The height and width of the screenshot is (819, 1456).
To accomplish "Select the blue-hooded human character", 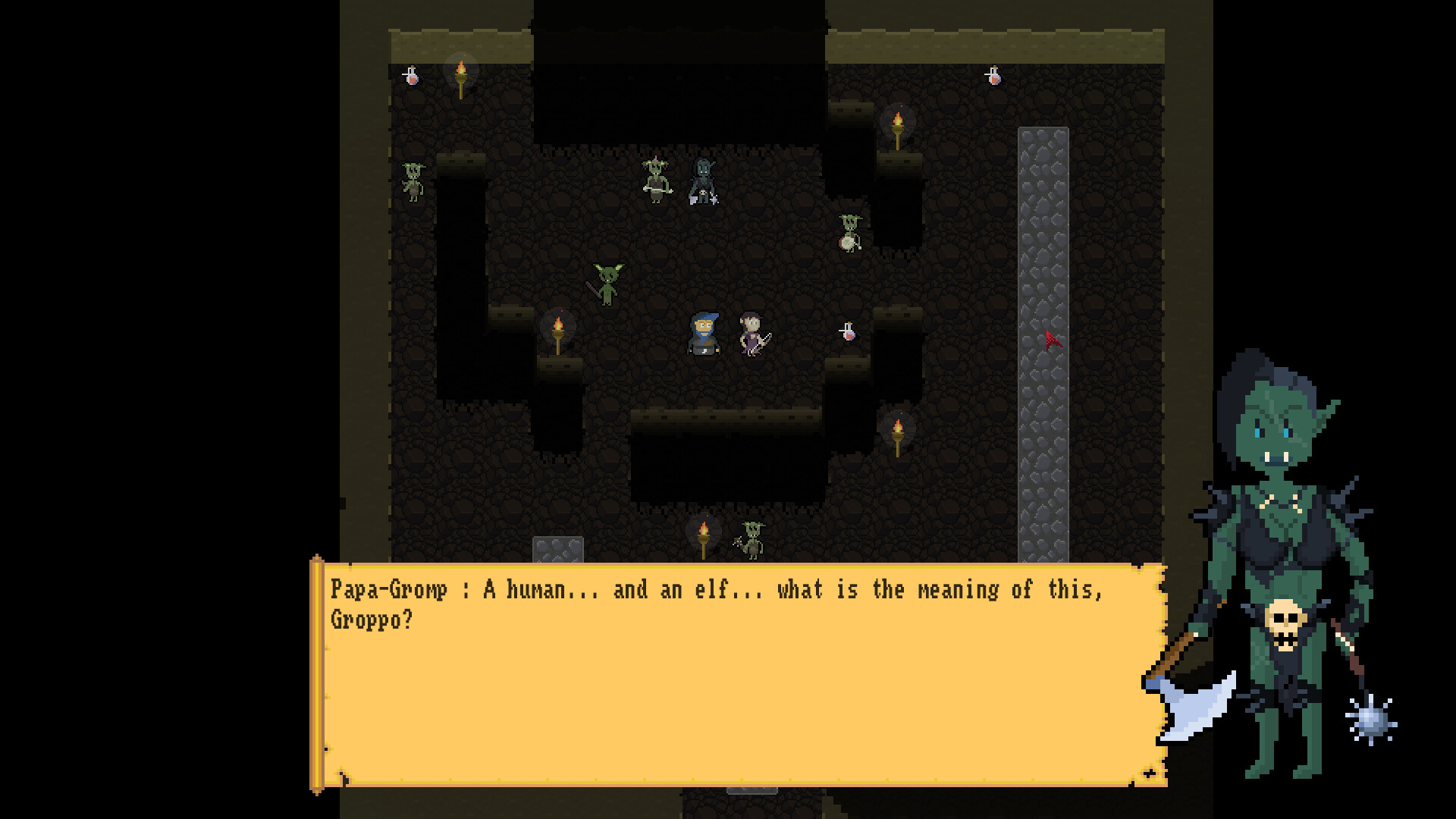I will (704, 334).
